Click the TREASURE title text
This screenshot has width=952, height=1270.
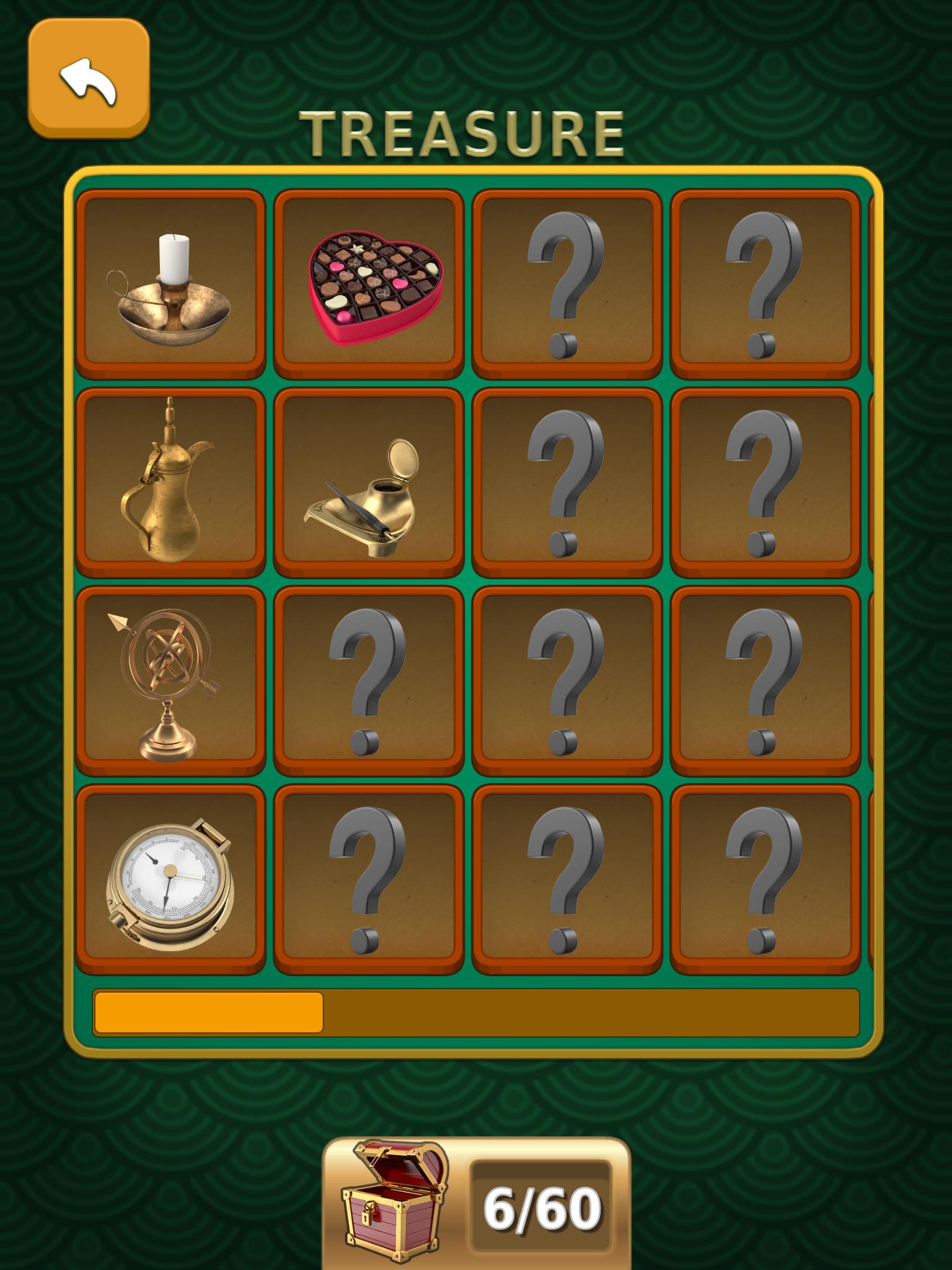point(462,130)
